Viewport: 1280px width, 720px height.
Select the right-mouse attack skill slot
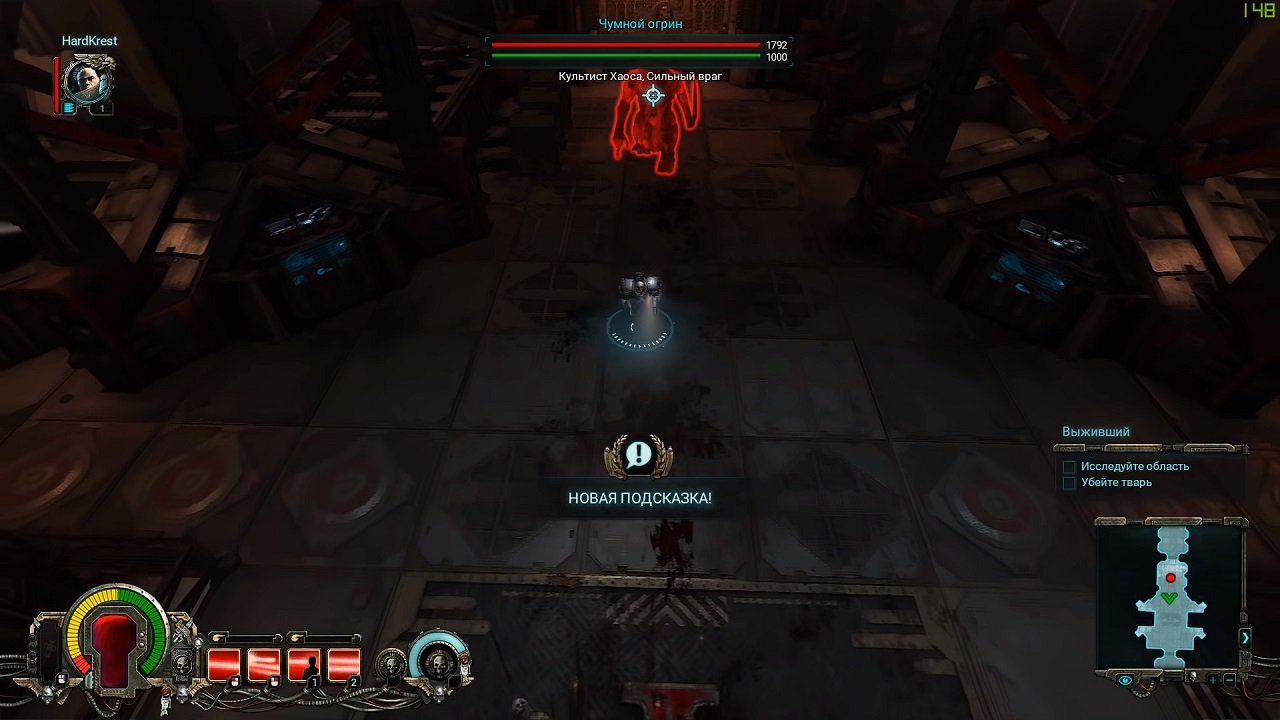[264, 664]
